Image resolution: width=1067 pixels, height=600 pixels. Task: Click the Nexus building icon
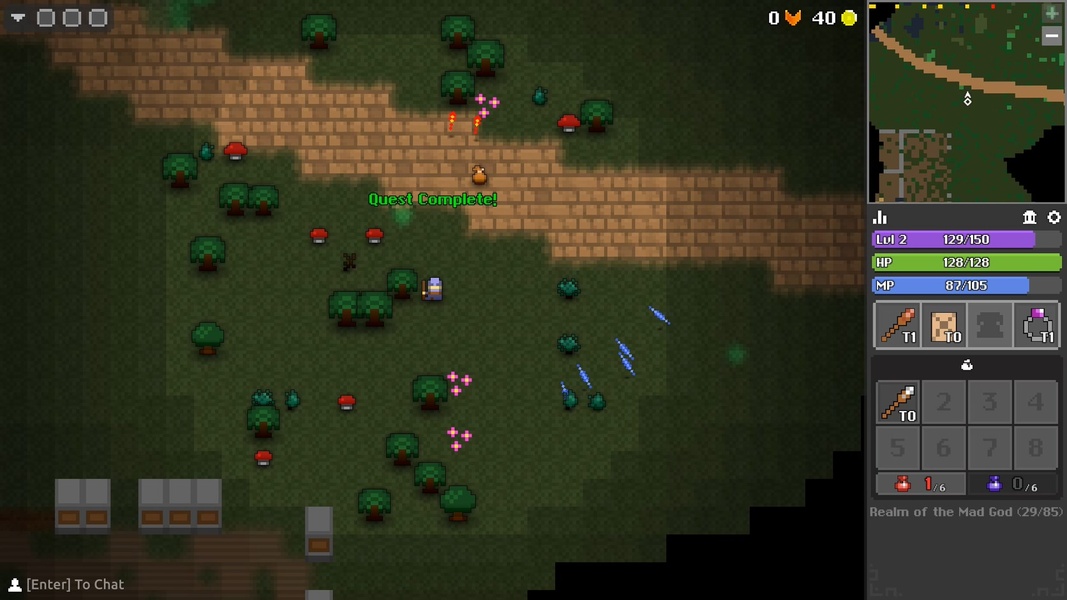1029,217
